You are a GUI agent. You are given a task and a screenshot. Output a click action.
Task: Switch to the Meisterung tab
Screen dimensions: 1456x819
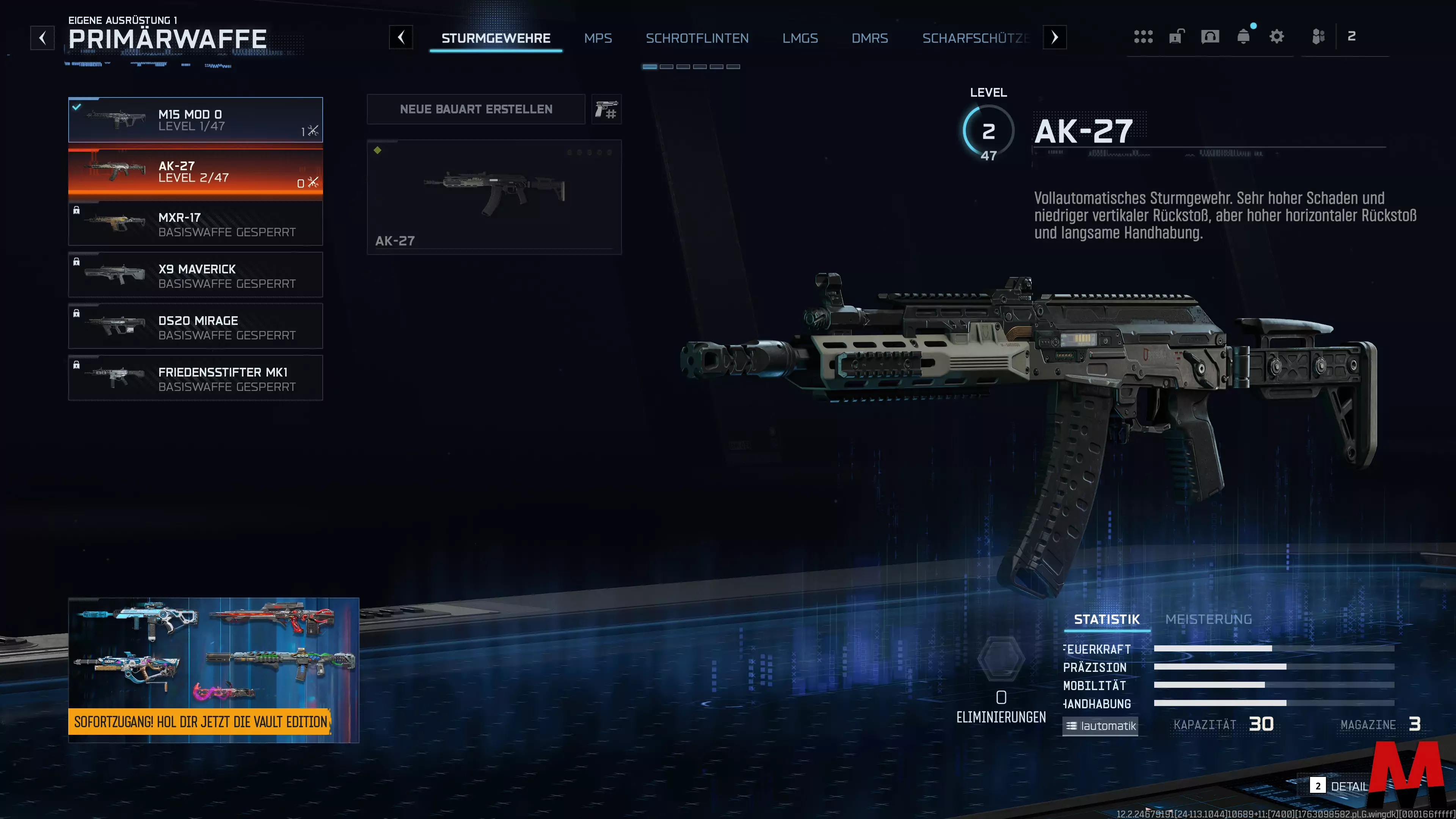[x=1208, y=620]
